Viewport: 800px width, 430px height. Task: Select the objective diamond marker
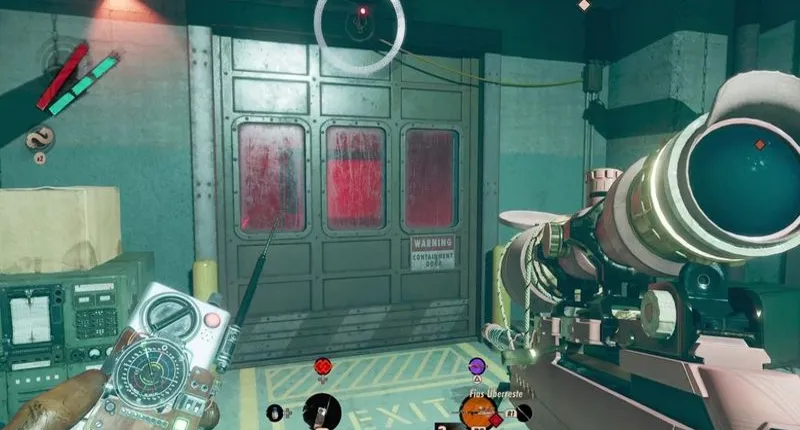pyautogui.click(x=584, y=5)
